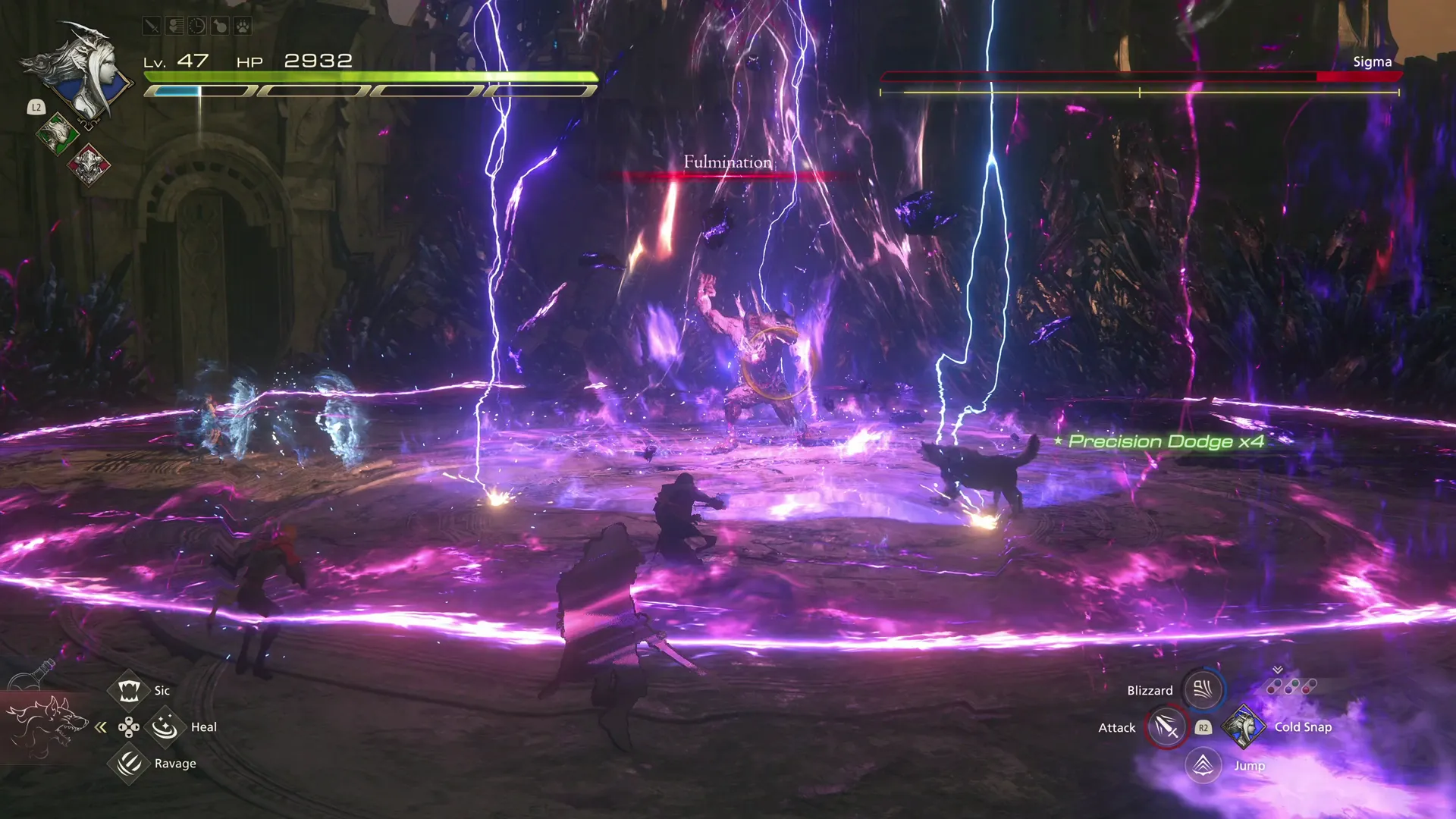Image resolution: width=1456 pixels, height=819 pixels.
Task: Collapse the Torgal command menu via double chevron
Action: (x=101, y=727)
